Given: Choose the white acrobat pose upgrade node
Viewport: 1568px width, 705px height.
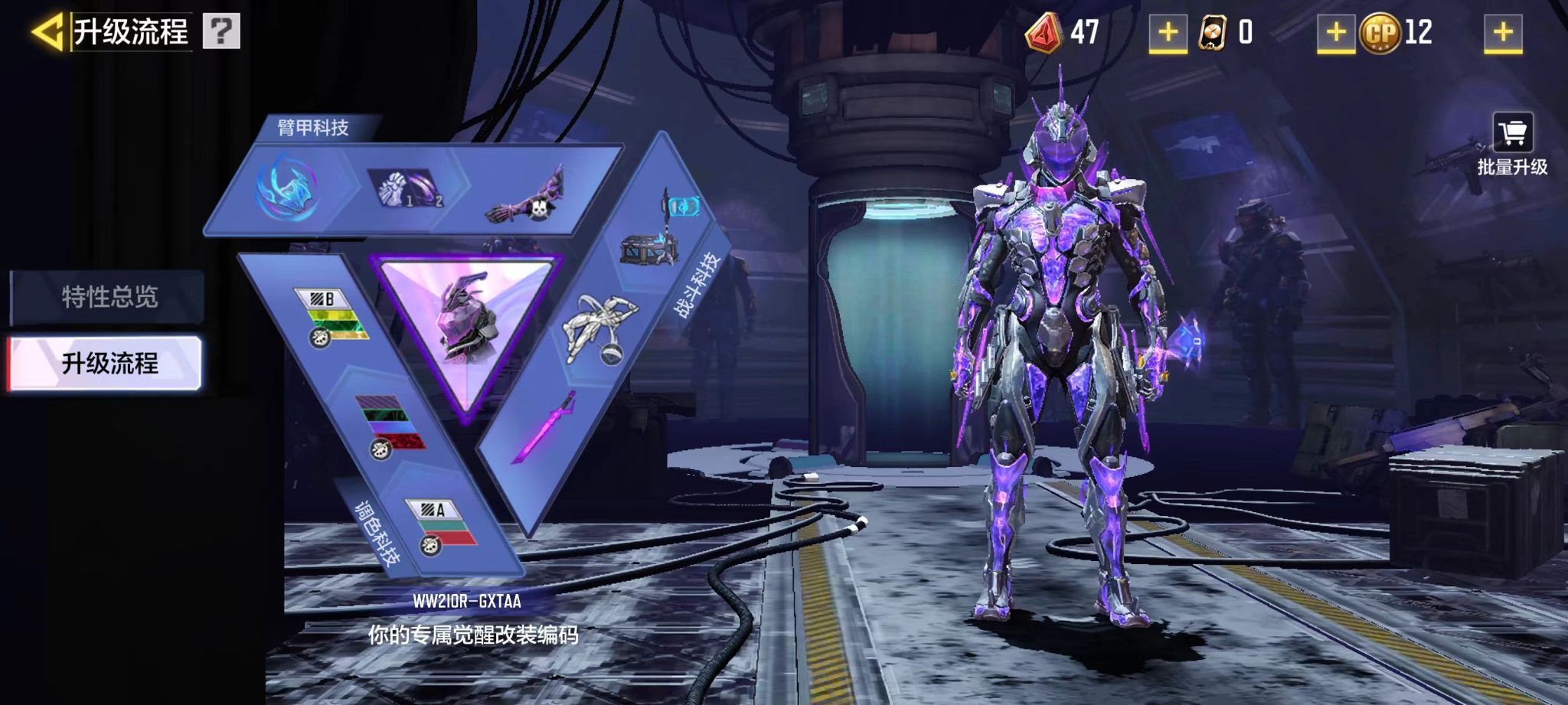Looking at the screenshot, I should tap(601, 328).
